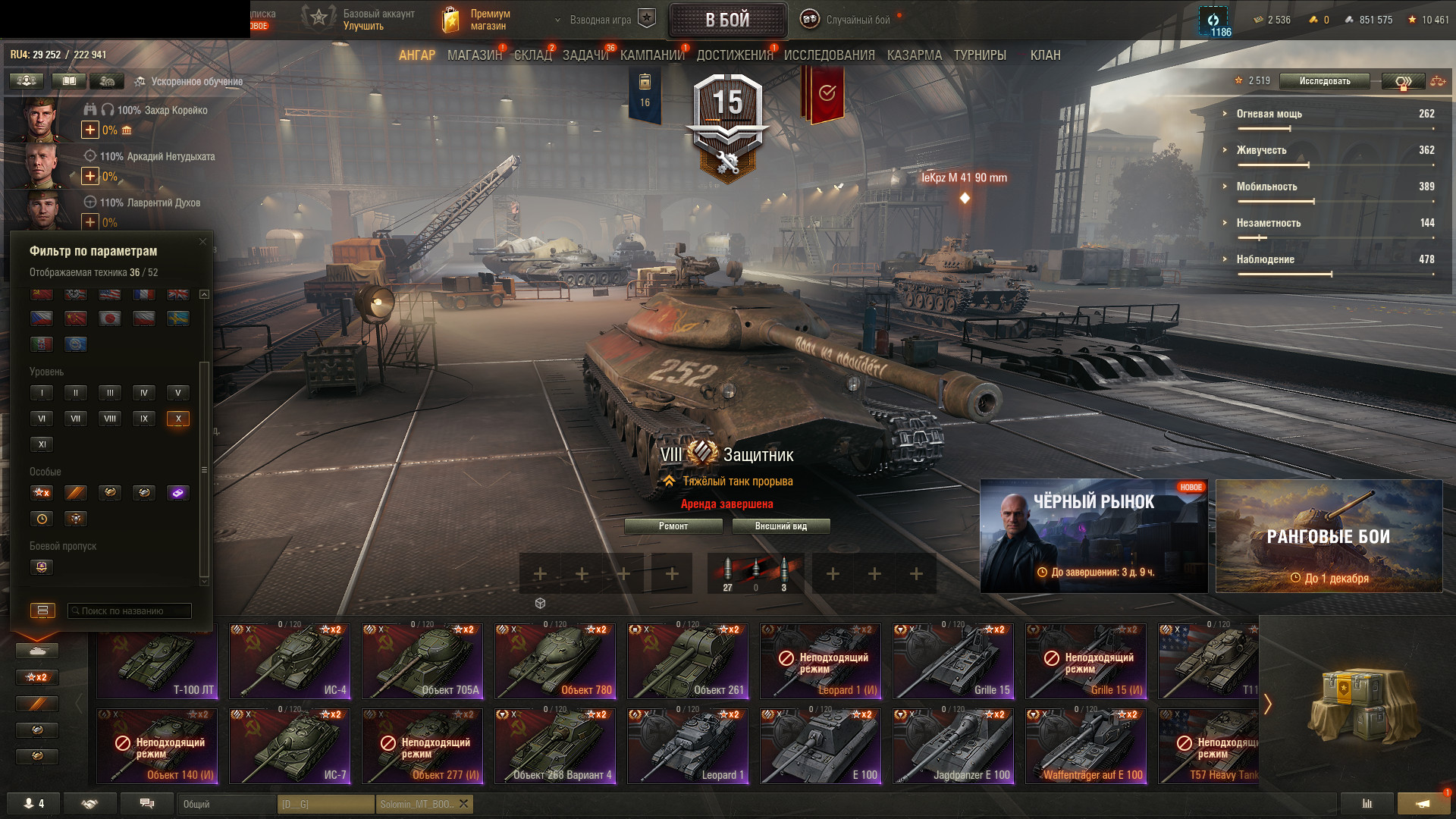The image size is (1456, 819).
Task: Toggle the tier X level filter
Action: coord(178,419)
